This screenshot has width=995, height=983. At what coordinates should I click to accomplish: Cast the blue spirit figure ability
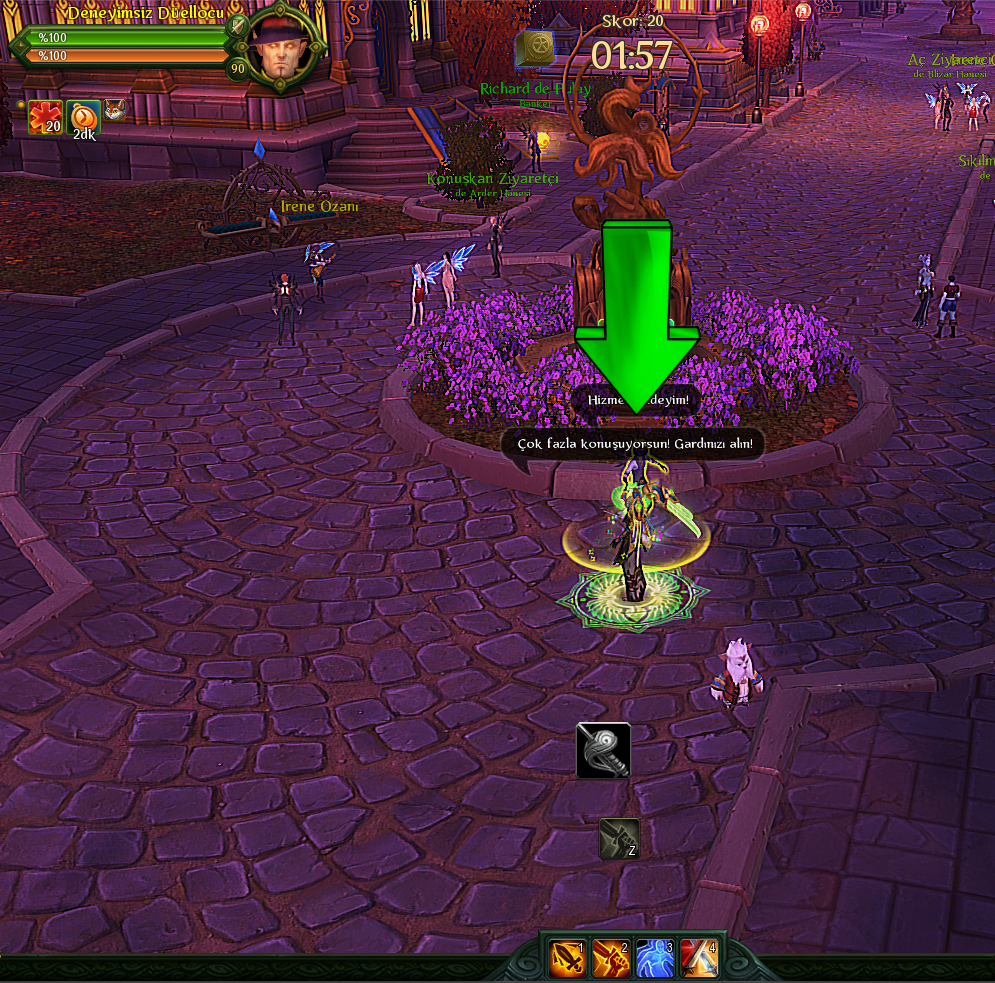pyautogui.click(x=654, y=959)
